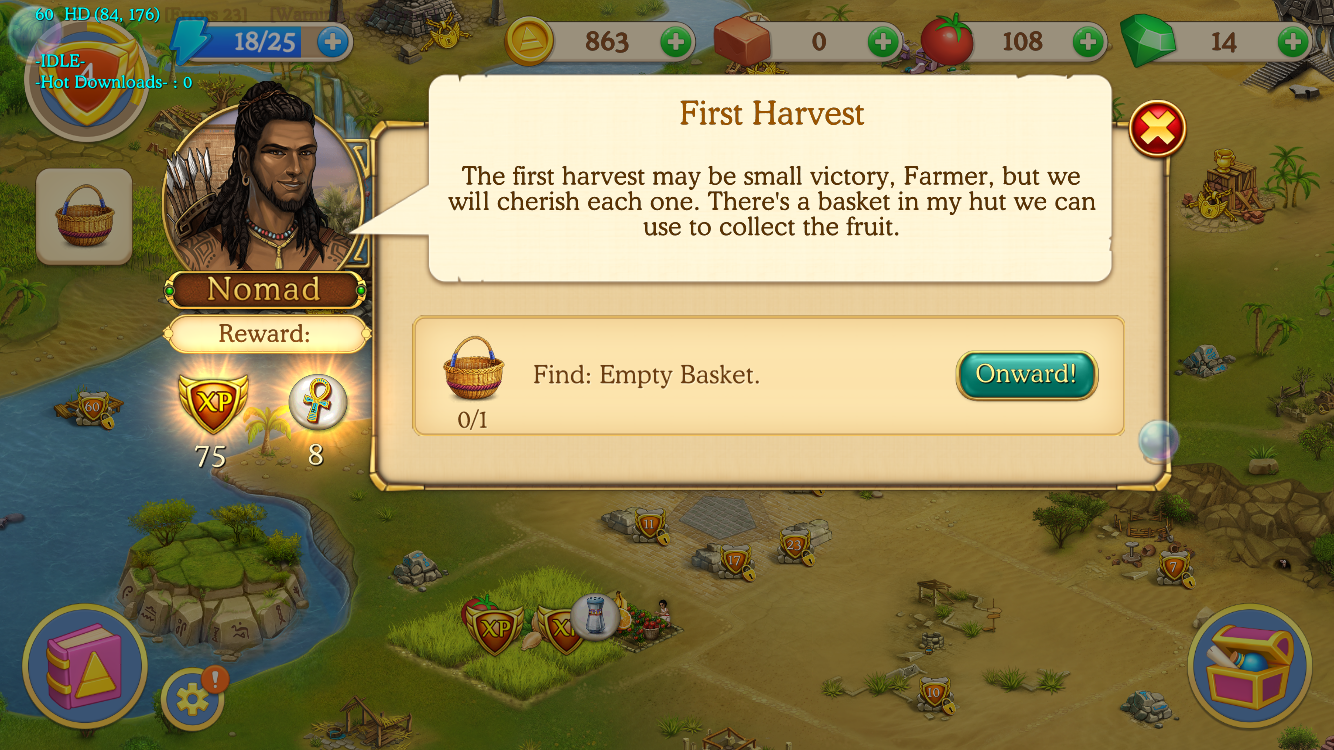Click the Onward! button
This screenshot has height=750, width=1334.
tap(1026, 375)
